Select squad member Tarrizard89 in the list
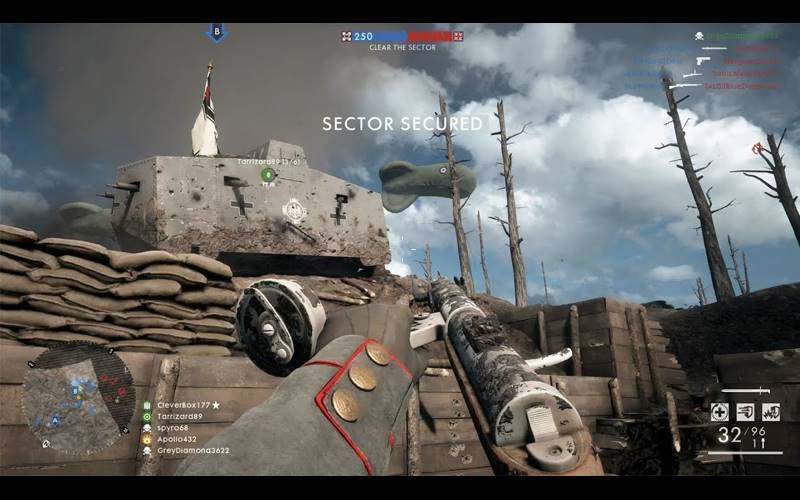Image resolution: width=800 pixels, height=500 pixels. (x=179, y=416)
